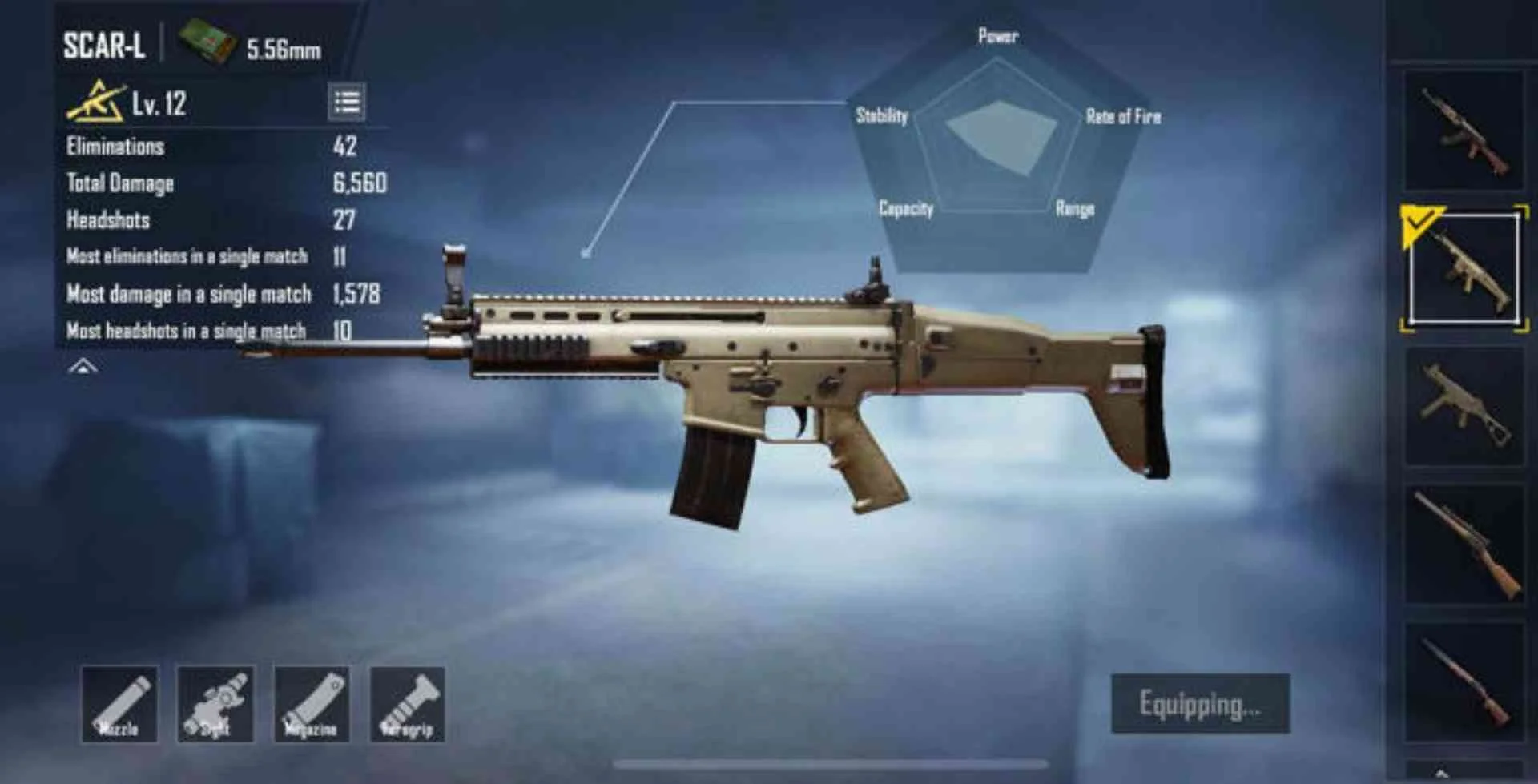Select the last rifle thumbnail in sidebar

tap(1466, 681)
